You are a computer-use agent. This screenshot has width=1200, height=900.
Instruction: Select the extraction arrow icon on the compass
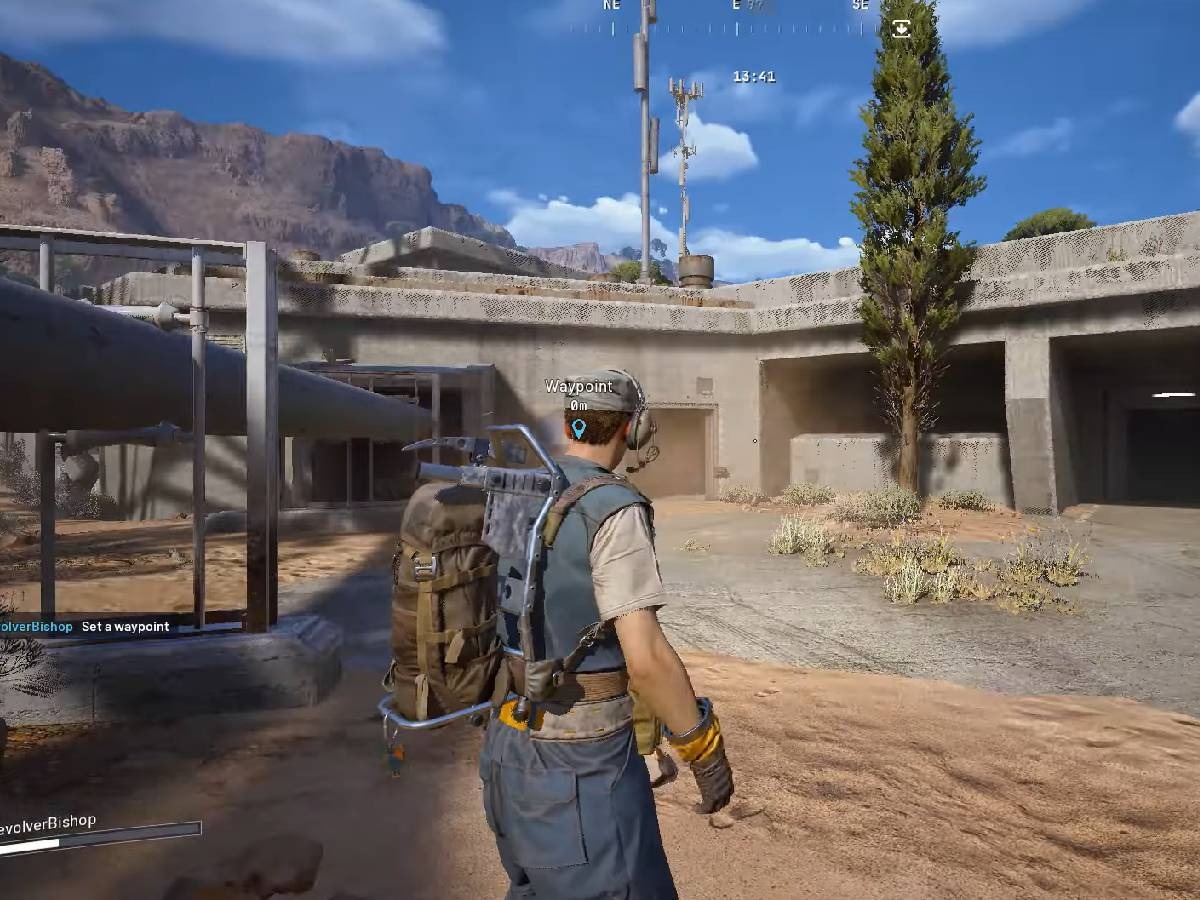coord(901,28)
